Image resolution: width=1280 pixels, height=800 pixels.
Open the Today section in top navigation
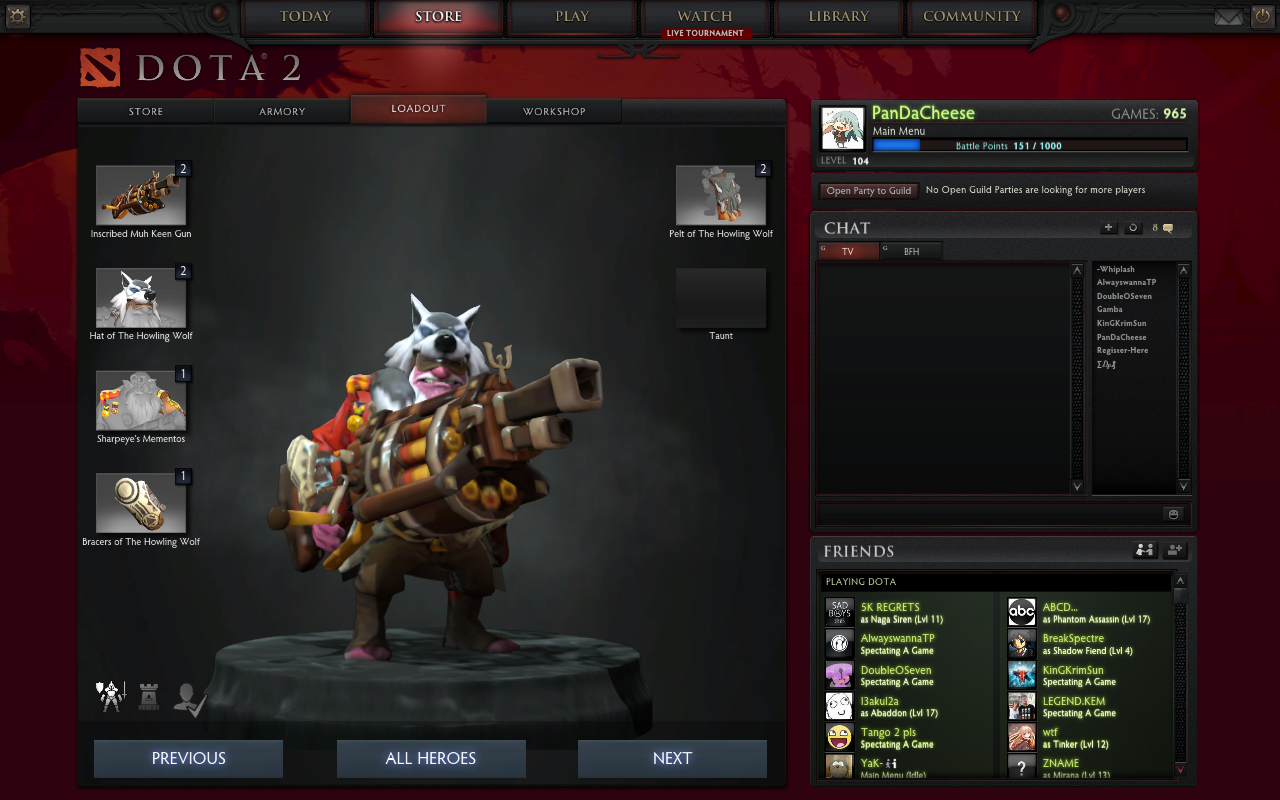(x=305, y=17)
